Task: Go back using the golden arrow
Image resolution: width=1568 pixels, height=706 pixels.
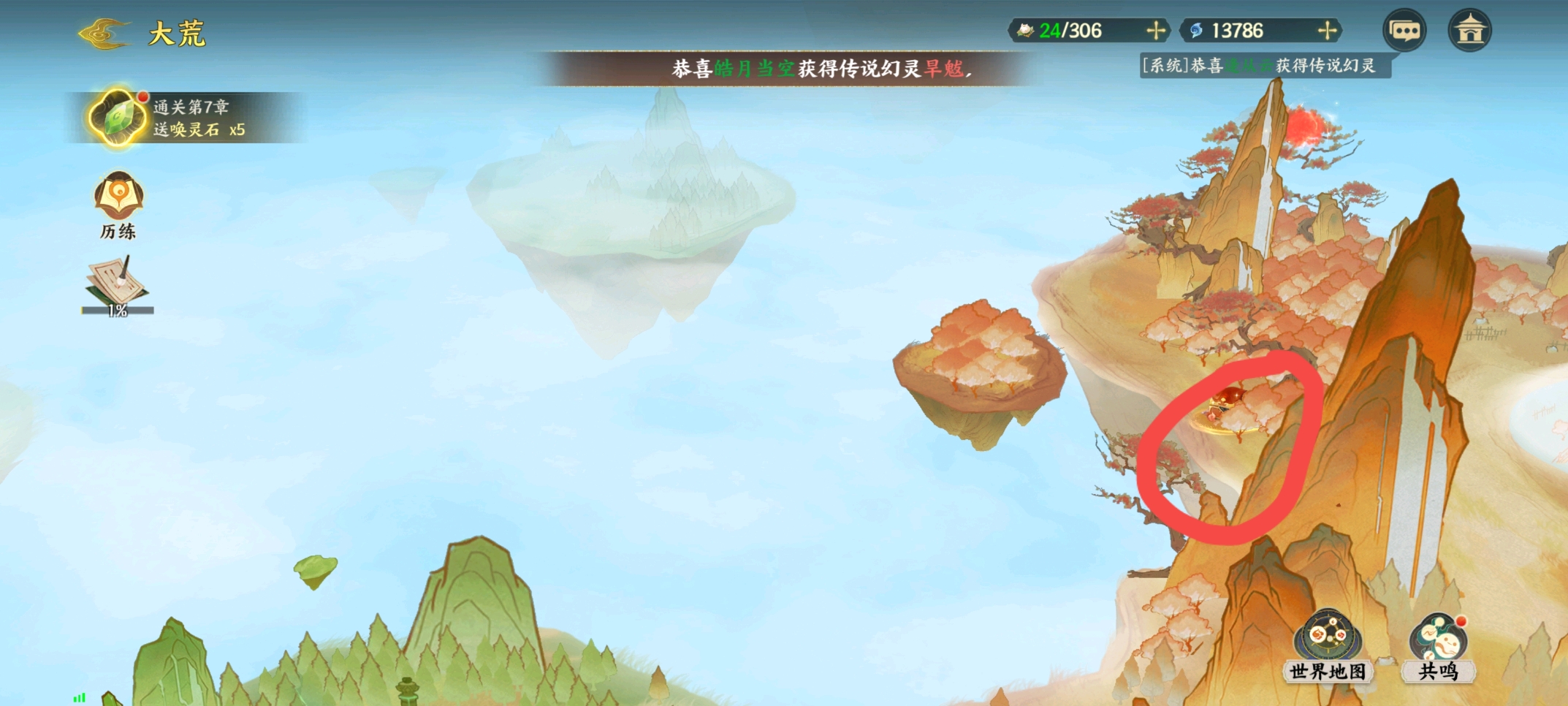Action: tap(104, 34)
